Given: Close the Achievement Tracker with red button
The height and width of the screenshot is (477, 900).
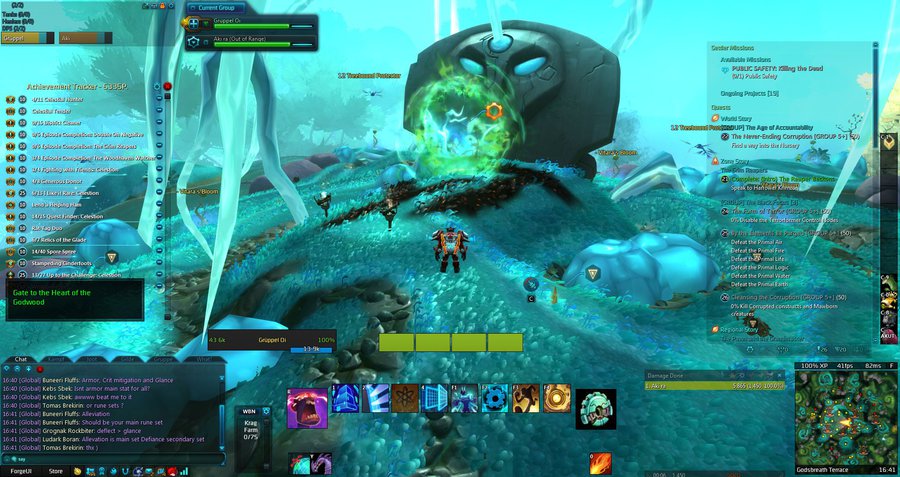Looking at the screenshot, I should coord(167,87).
